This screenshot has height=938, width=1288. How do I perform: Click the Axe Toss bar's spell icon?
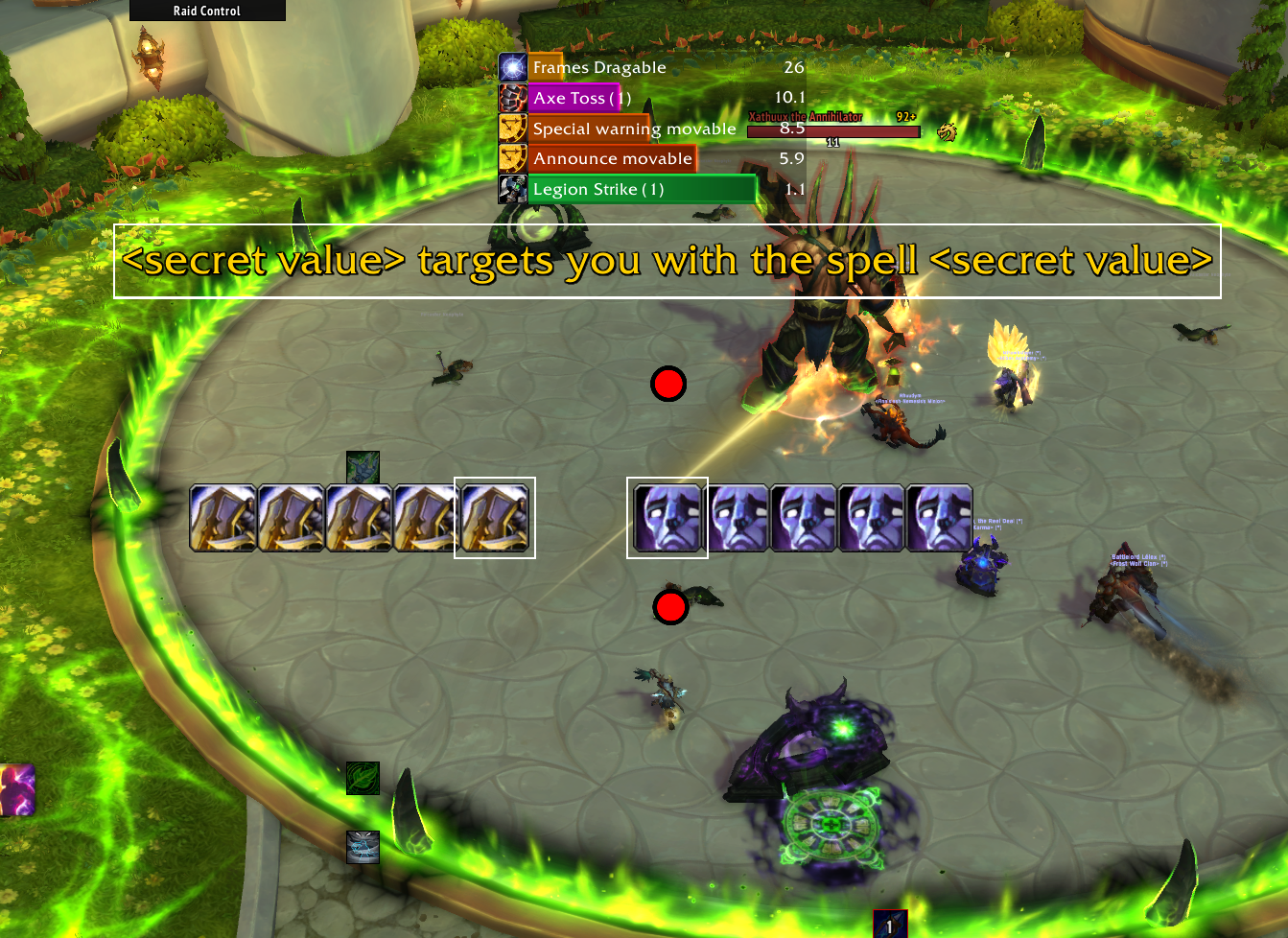pyautogui.click(x=512, y=98)
